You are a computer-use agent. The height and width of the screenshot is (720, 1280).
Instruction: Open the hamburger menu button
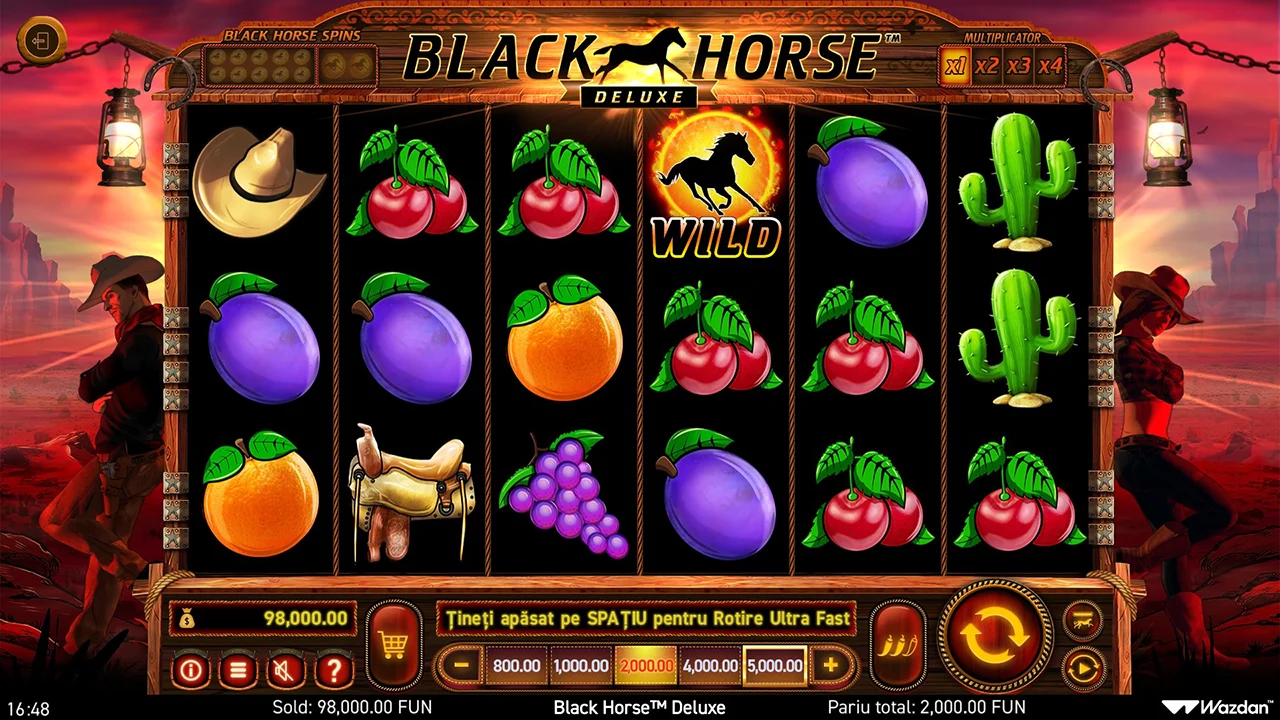point(238,670)
